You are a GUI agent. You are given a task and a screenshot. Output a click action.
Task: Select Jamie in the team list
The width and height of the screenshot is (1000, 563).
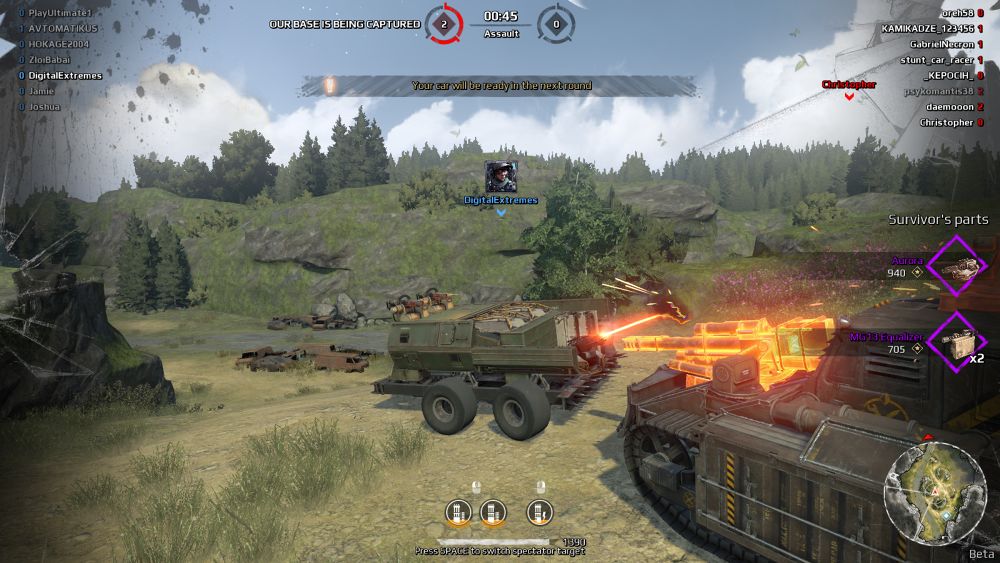[x=41, y=90]
